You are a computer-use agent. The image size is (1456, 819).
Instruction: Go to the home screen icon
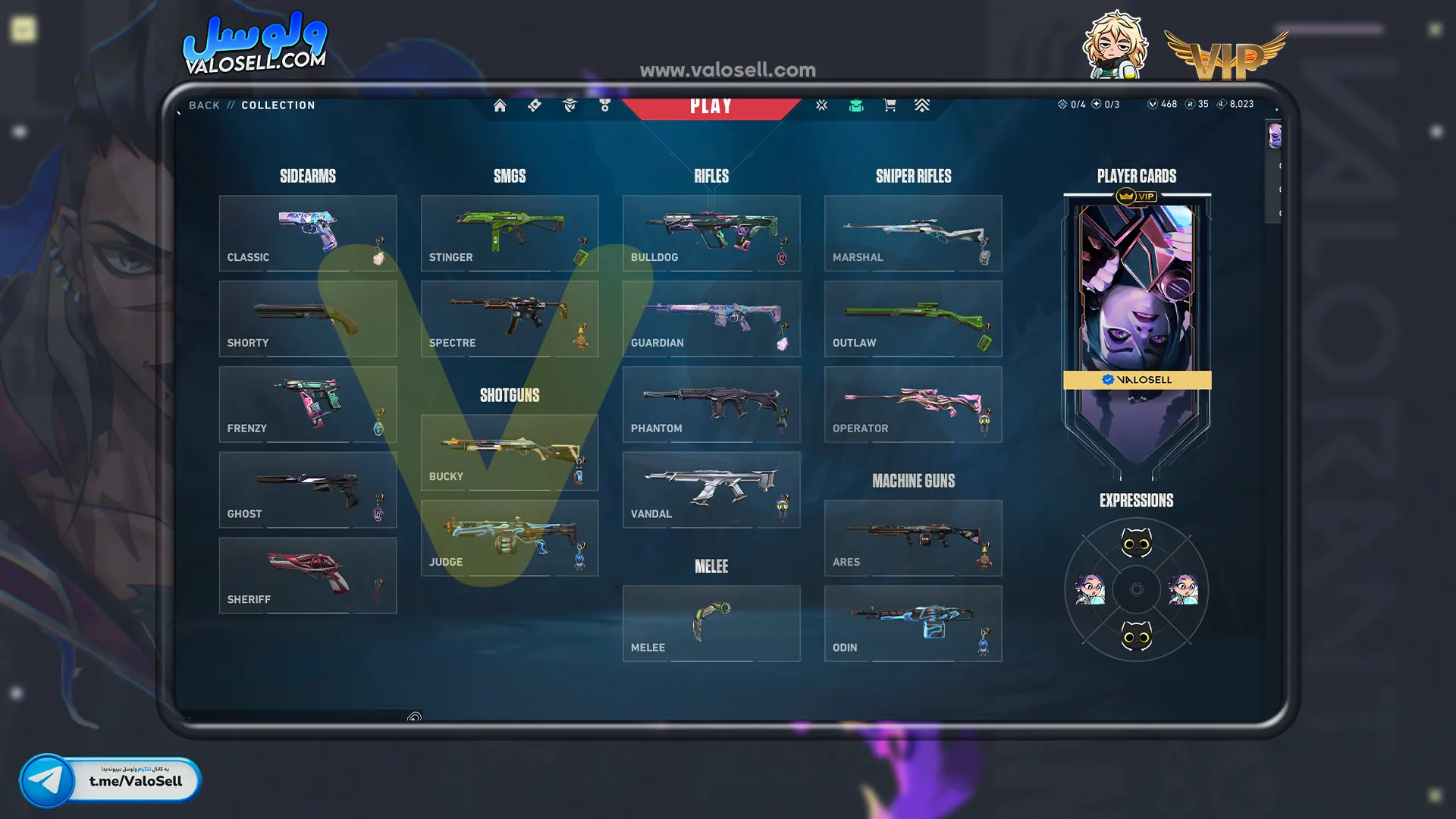pos(500,105)
